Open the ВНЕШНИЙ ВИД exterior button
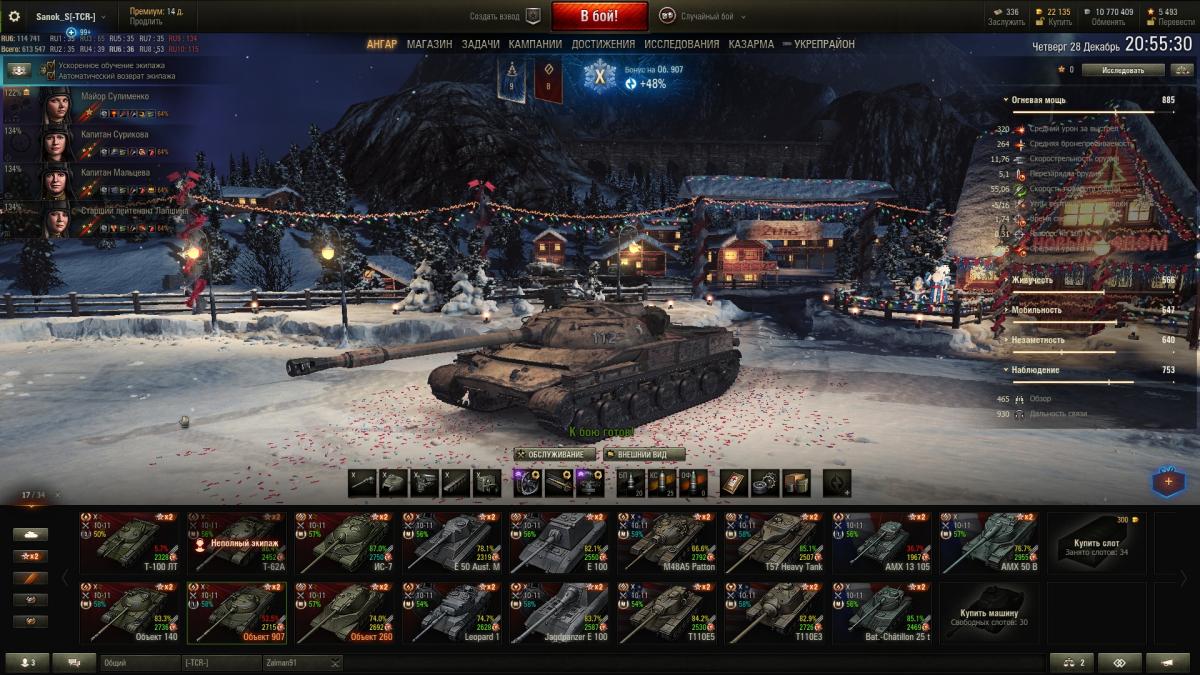The width and height of the screenshot is (1200, 675). click(644, 454)
